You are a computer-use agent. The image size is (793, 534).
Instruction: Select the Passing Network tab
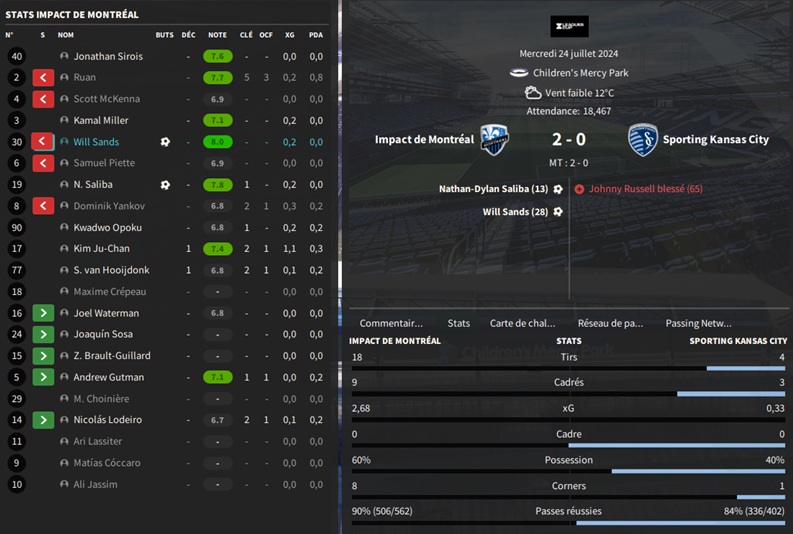[698, 323]
